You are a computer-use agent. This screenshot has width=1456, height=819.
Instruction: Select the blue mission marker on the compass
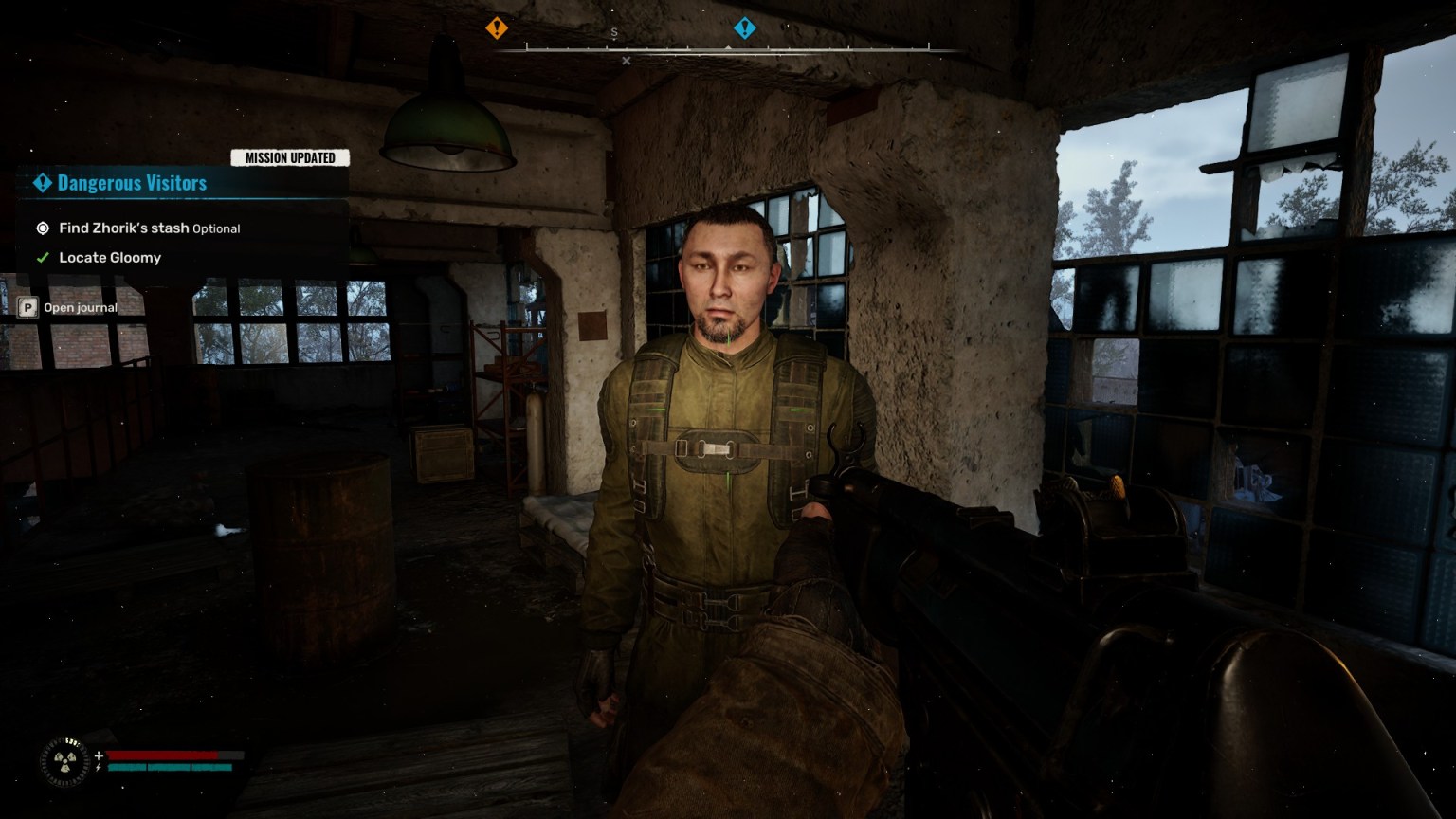(x=746, y=27)
